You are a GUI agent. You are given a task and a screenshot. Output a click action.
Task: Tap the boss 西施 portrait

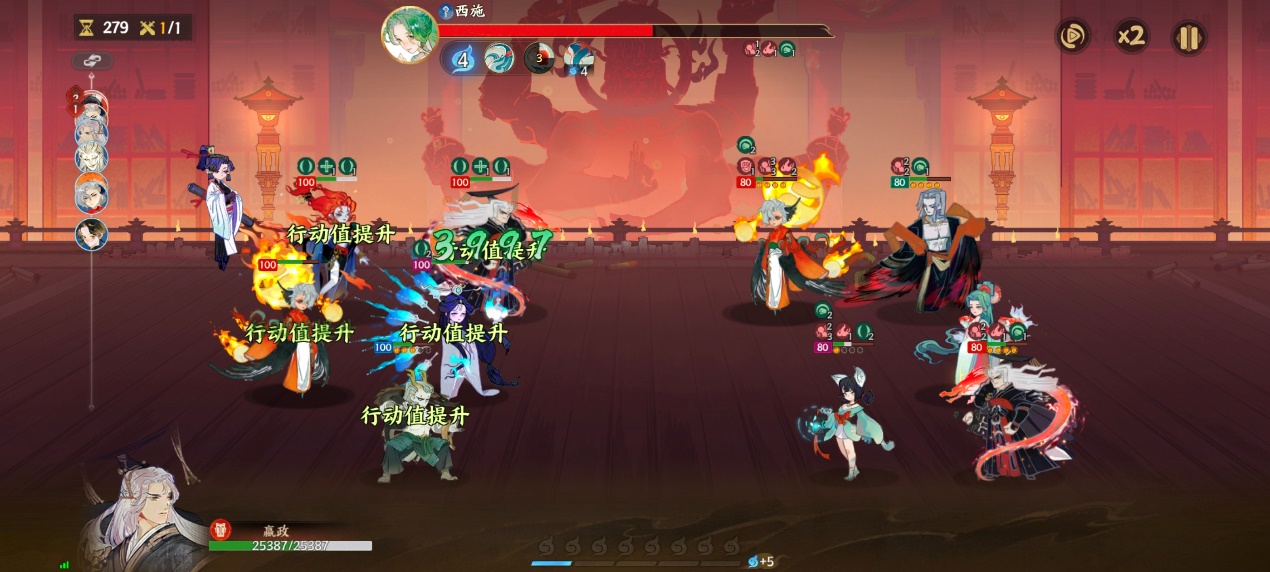[409, 34]
